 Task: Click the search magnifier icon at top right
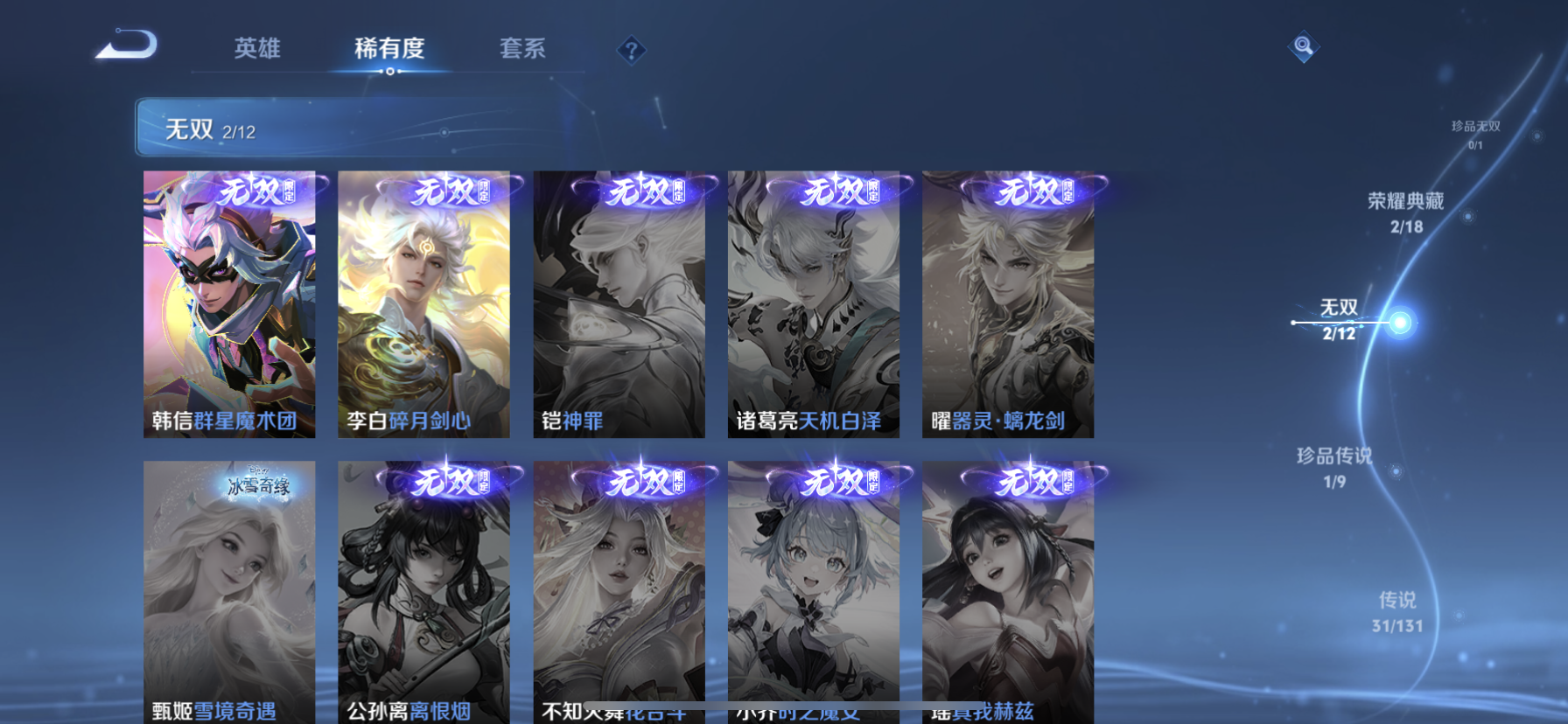point(1303,45)
